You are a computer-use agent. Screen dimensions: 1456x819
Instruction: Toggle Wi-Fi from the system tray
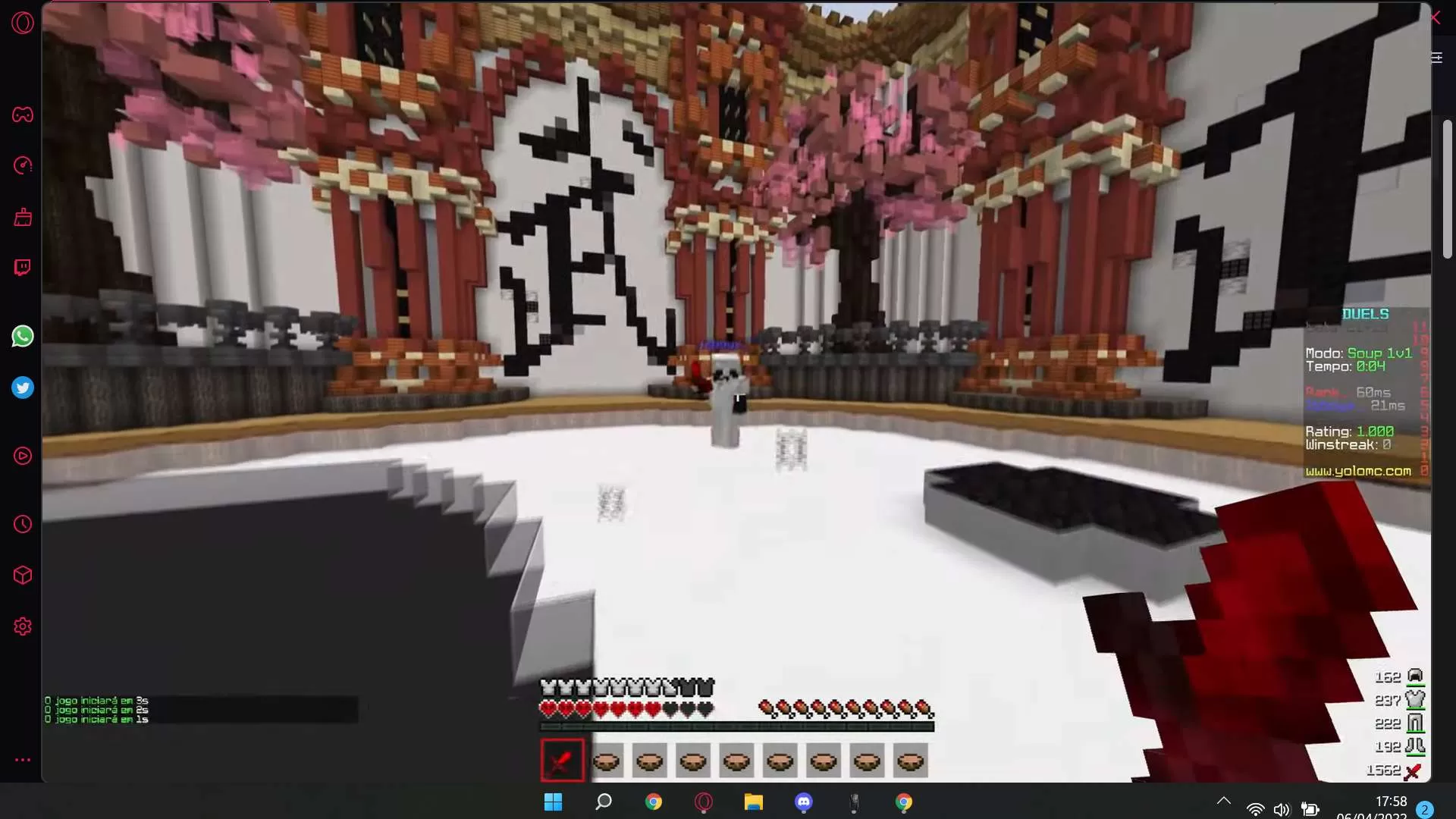1256,808
